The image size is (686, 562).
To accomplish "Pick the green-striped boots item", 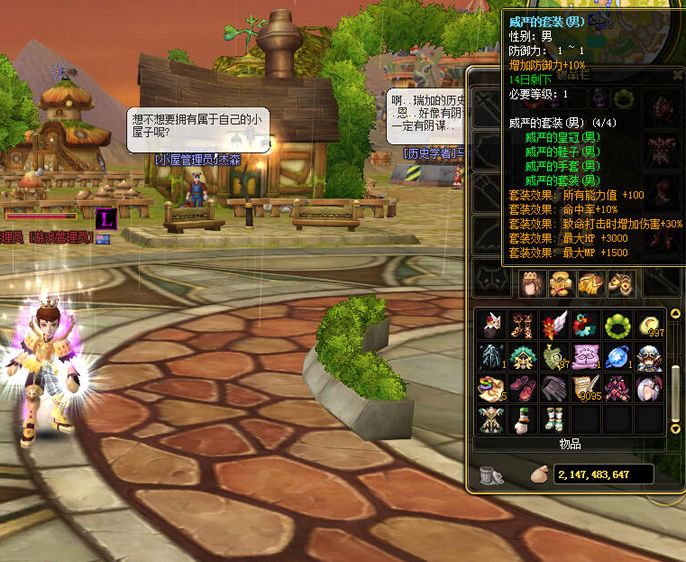I will pos(555,419).
